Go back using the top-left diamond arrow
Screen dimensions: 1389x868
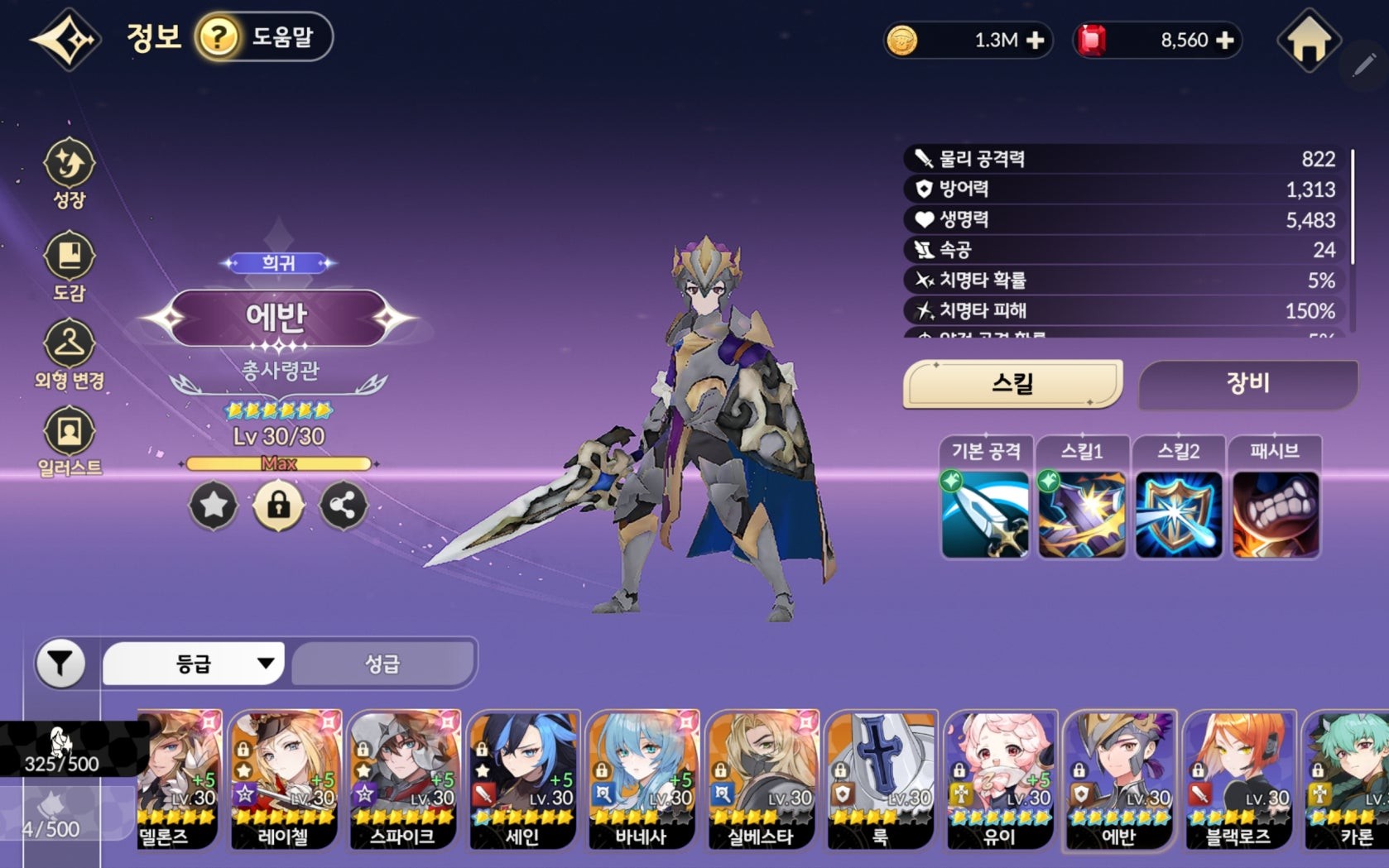pyautogui.click(x=66, y=39)
